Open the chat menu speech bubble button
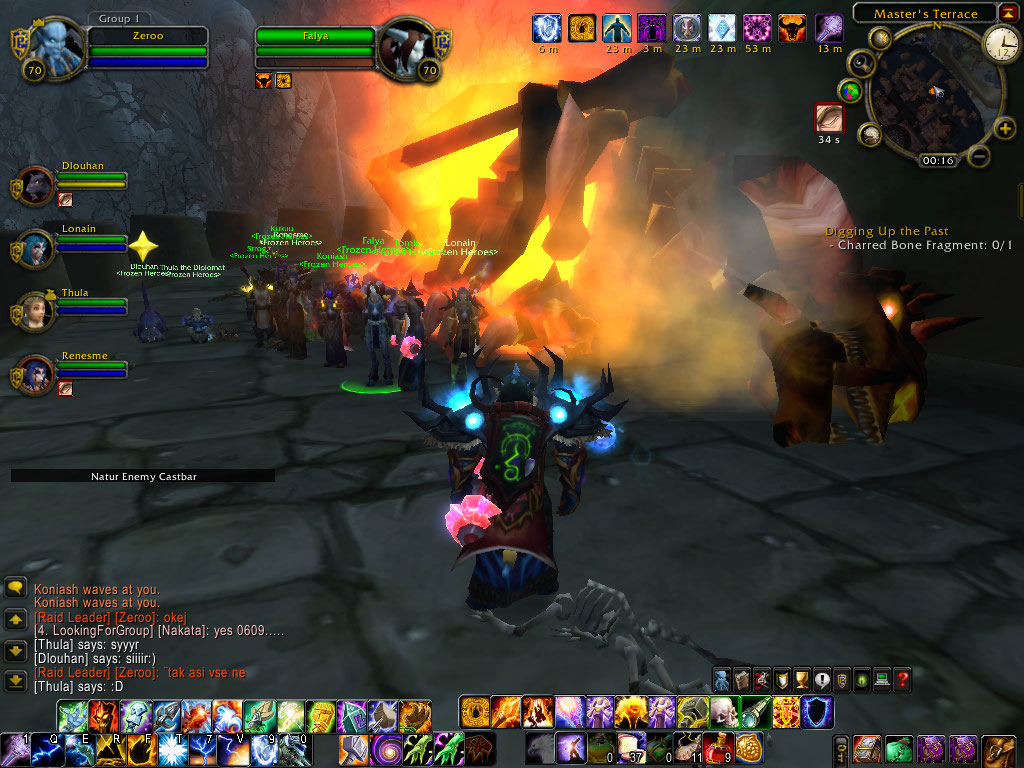 tap(15, 588)
